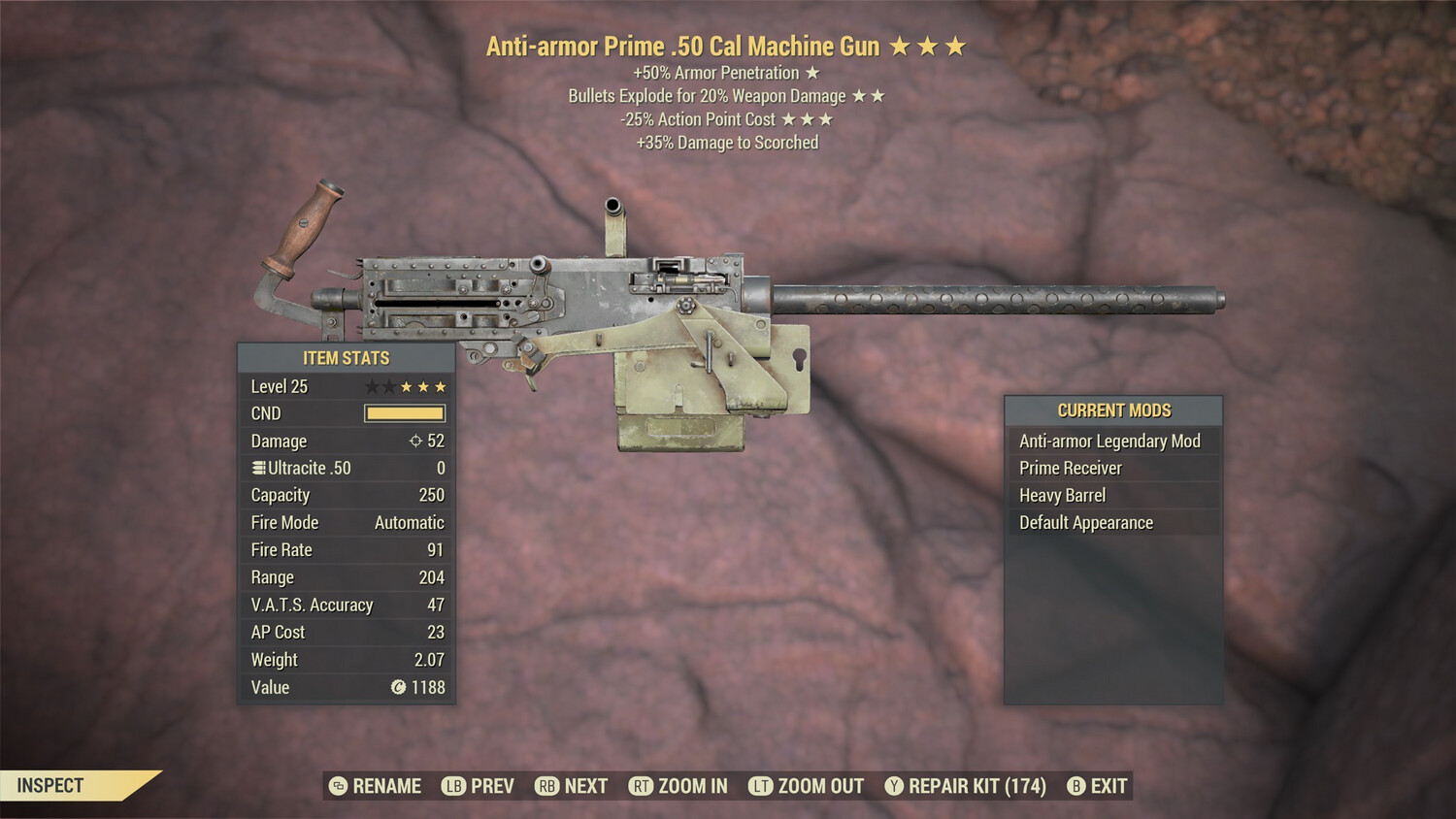Click the EXIT option
The image size is (1456, 819).
click(x=1107, y=786)
